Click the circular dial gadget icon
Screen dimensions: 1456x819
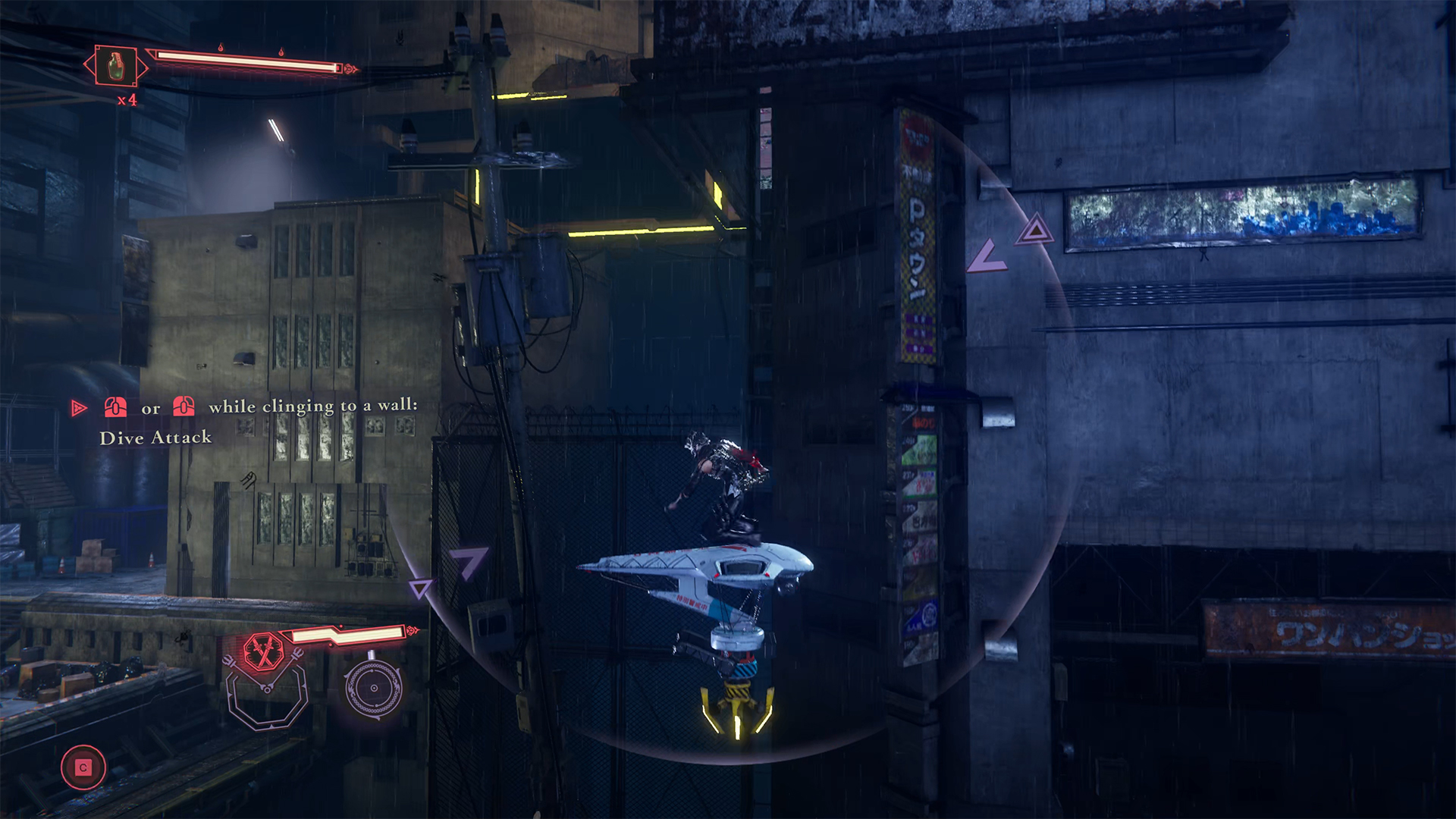point(373,689)
